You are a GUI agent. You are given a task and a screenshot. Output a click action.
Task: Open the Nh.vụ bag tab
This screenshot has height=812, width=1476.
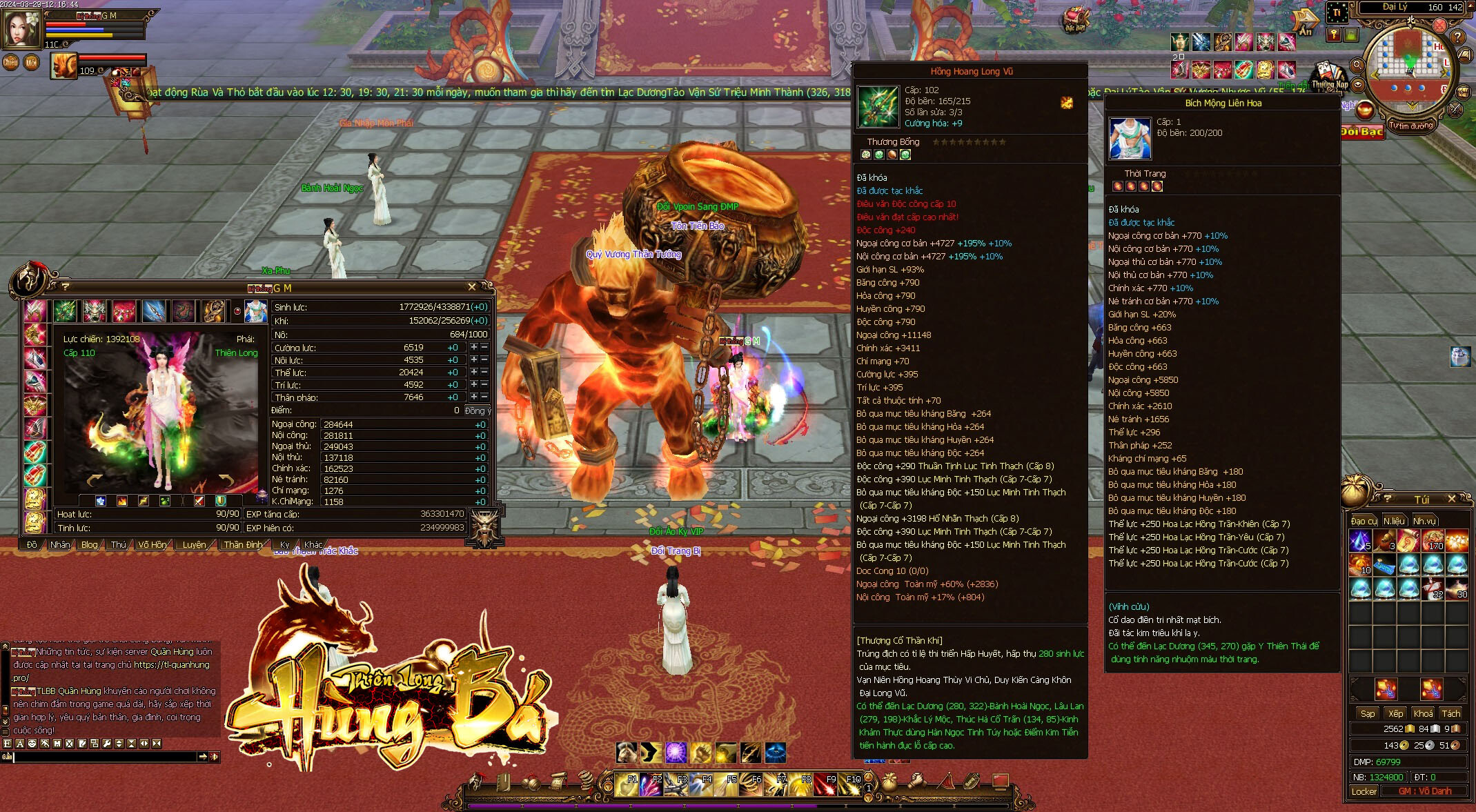pyautogui.click(x=1424, y=521)
